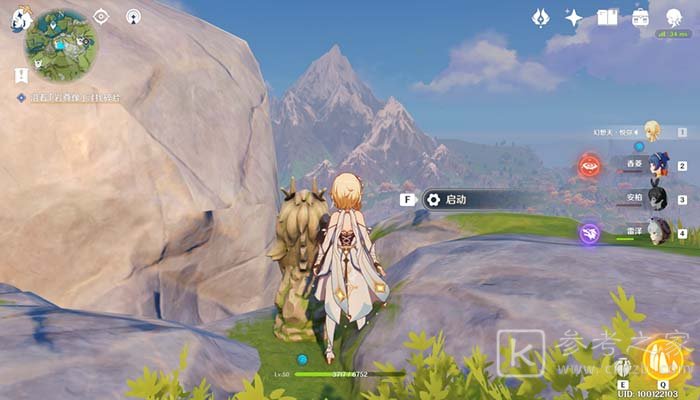Viewport: 700px width, 400px height.
Task: Select the active blonde traveler party slot
Action: tap(652, 131)
